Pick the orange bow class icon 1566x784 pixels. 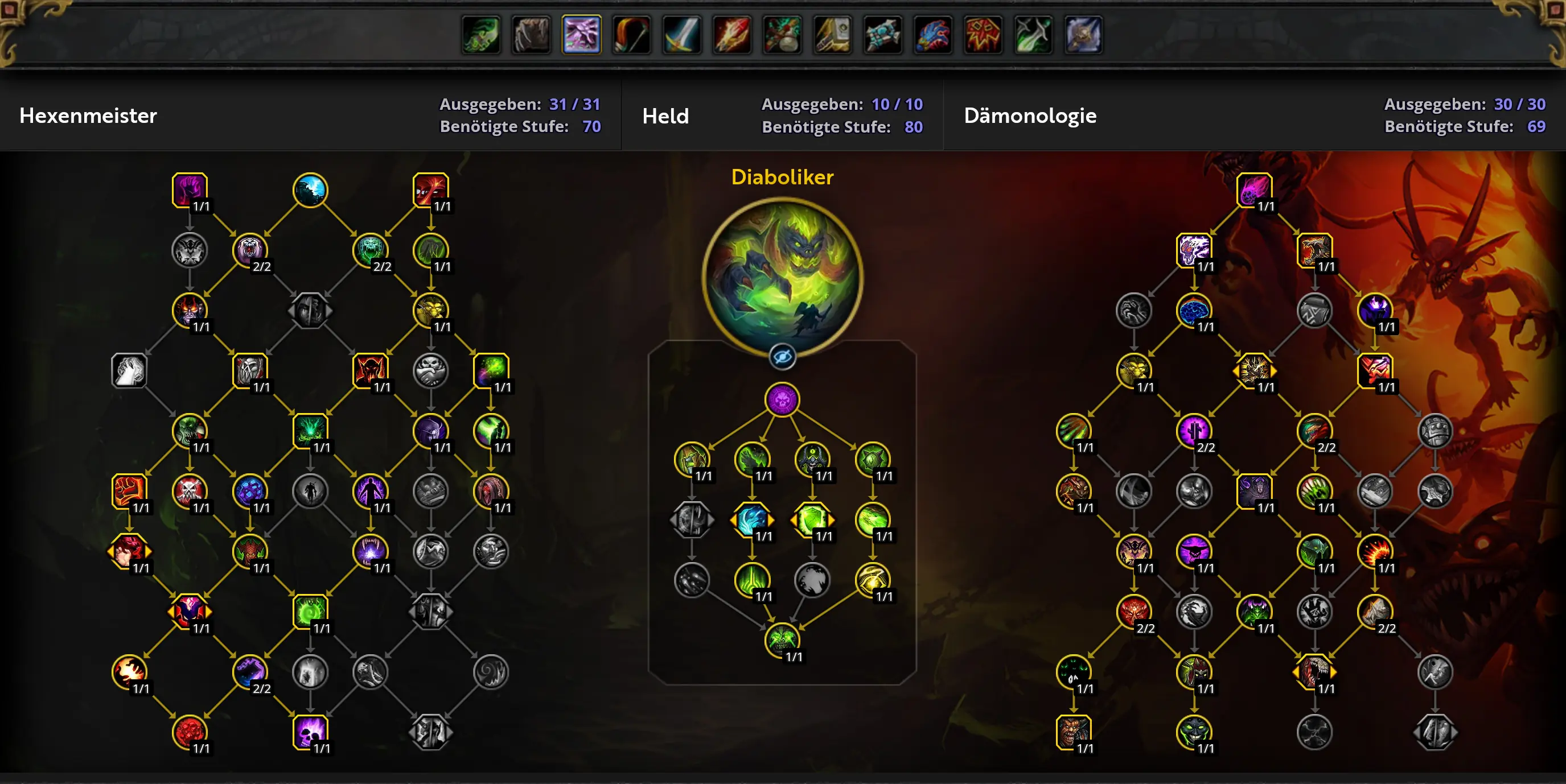(x=632, y=35)
